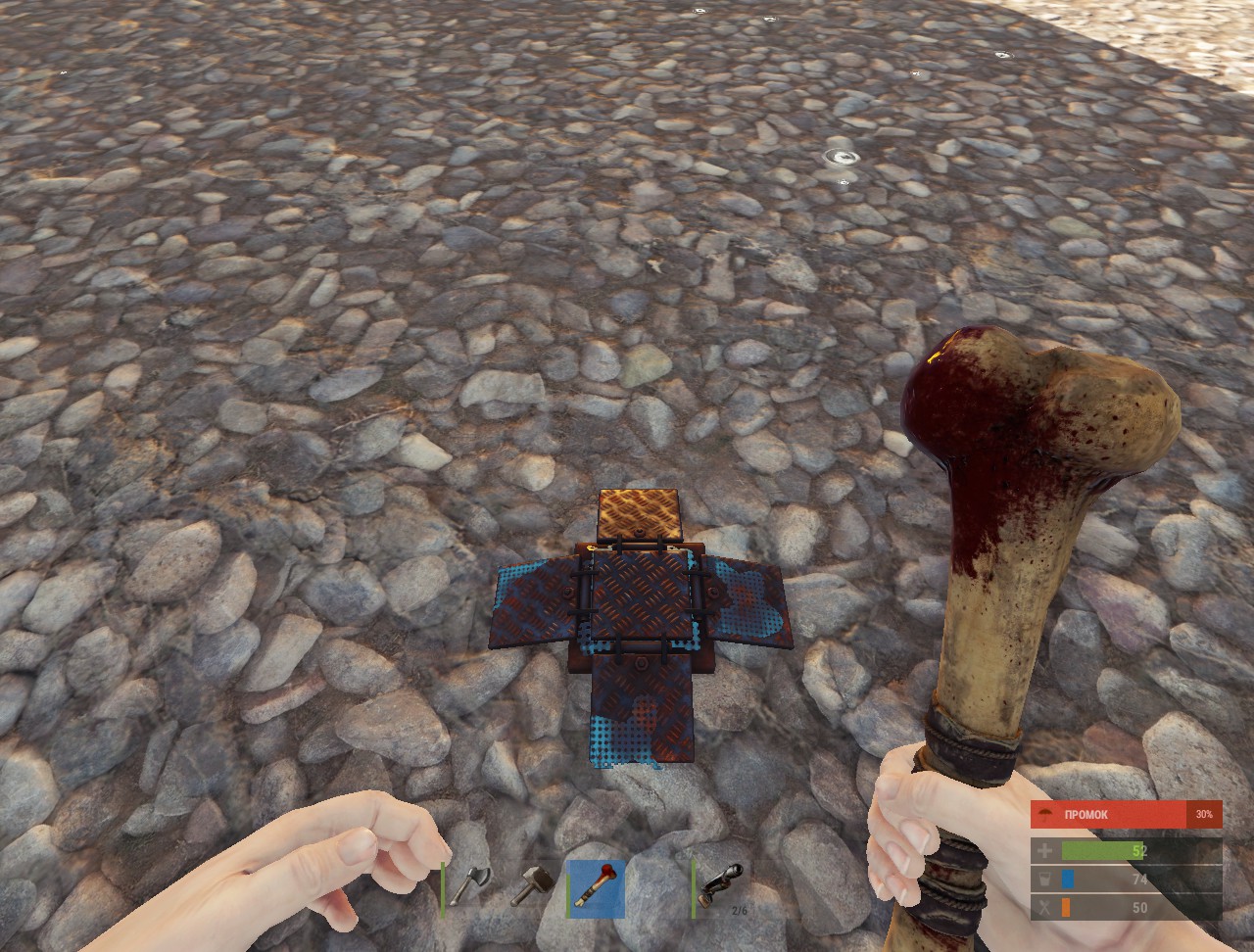This screenshot has width=1254, height=952.
Task: Click the highlighted bone club slot
Action: click(x=597, y=888)
